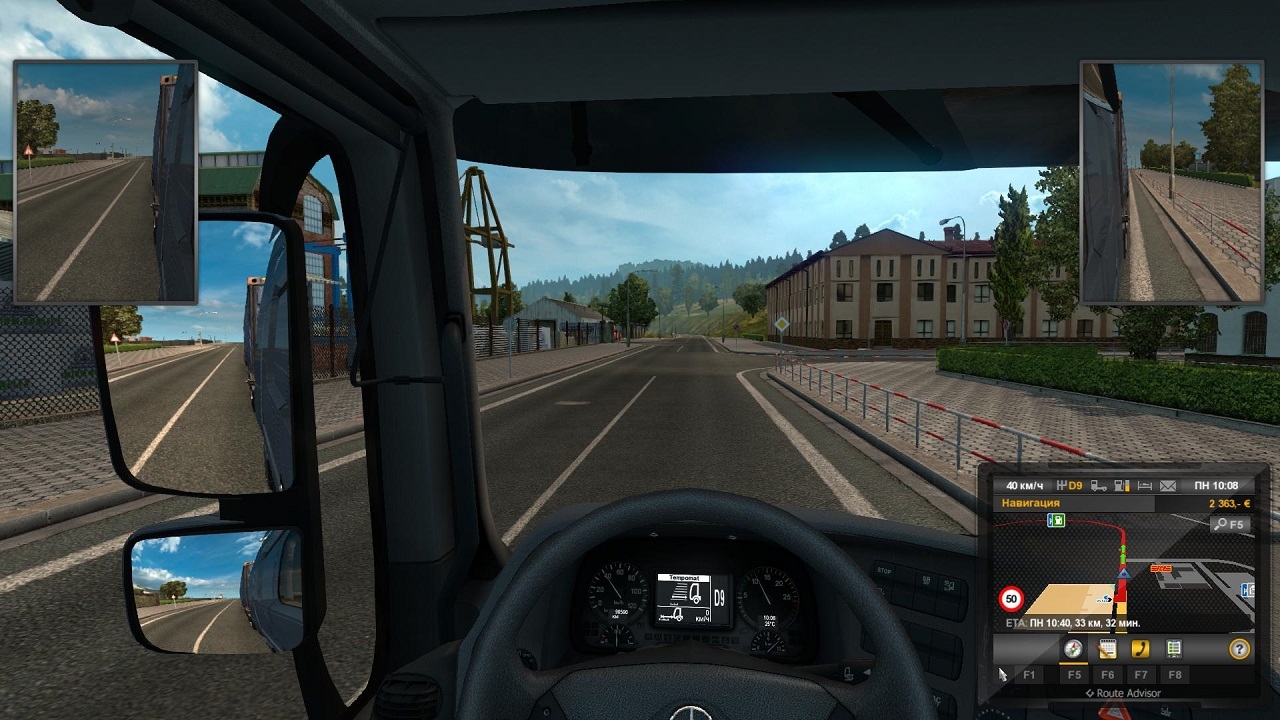
Task: Click the fuel pump status icon
Action: (1121, 486)
